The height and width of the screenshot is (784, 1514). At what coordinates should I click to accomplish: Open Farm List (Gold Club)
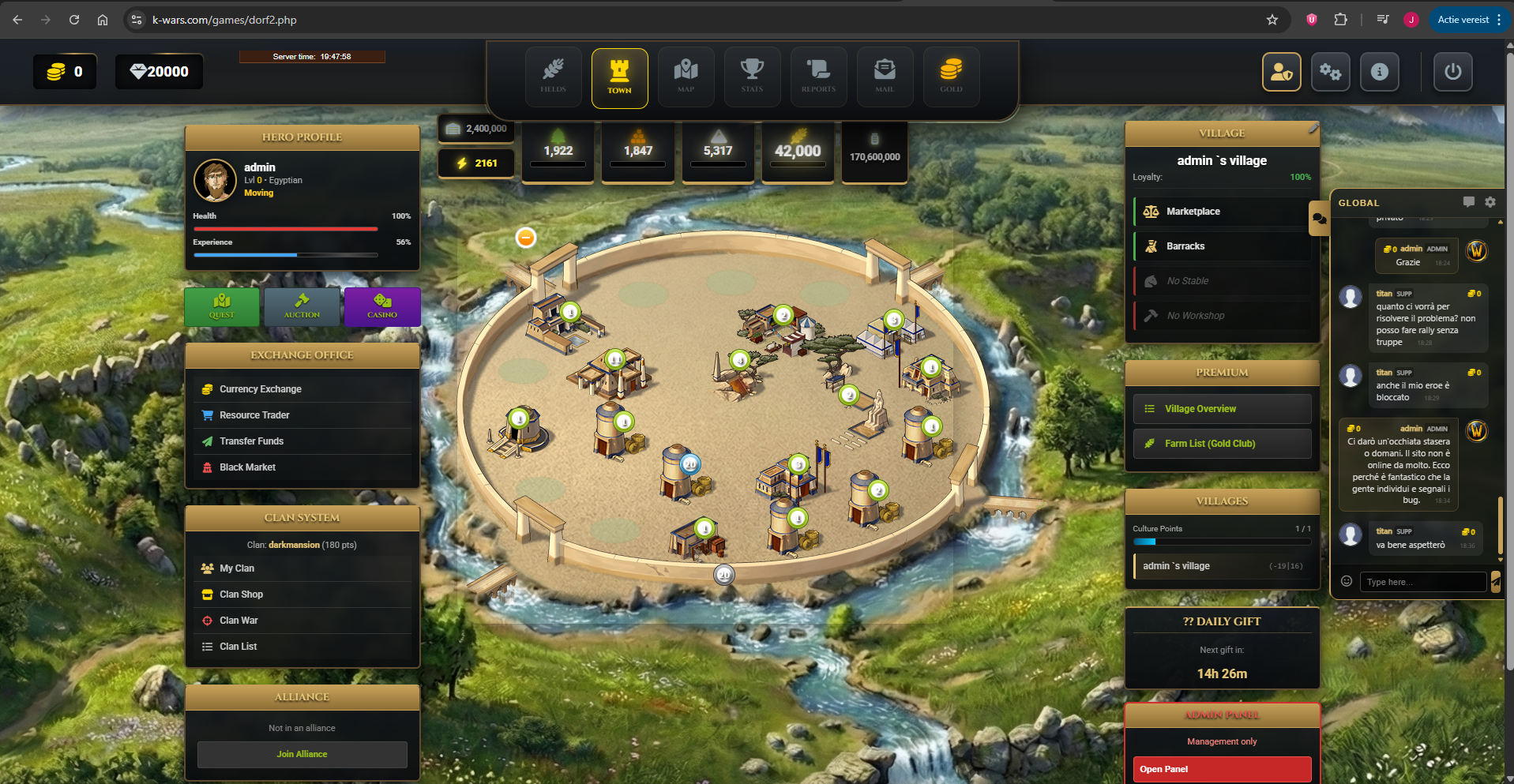coord(1209,444)
